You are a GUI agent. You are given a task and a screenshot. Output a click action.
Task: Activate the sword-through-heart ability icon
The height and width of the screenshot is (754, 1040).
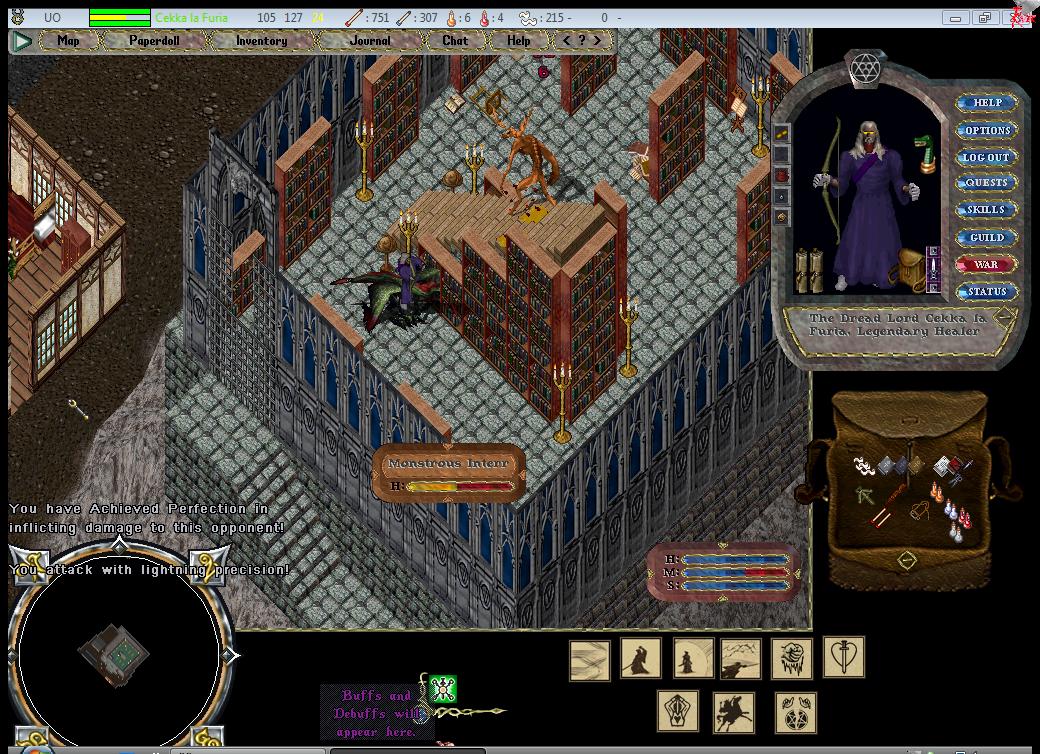click(844, 658)
